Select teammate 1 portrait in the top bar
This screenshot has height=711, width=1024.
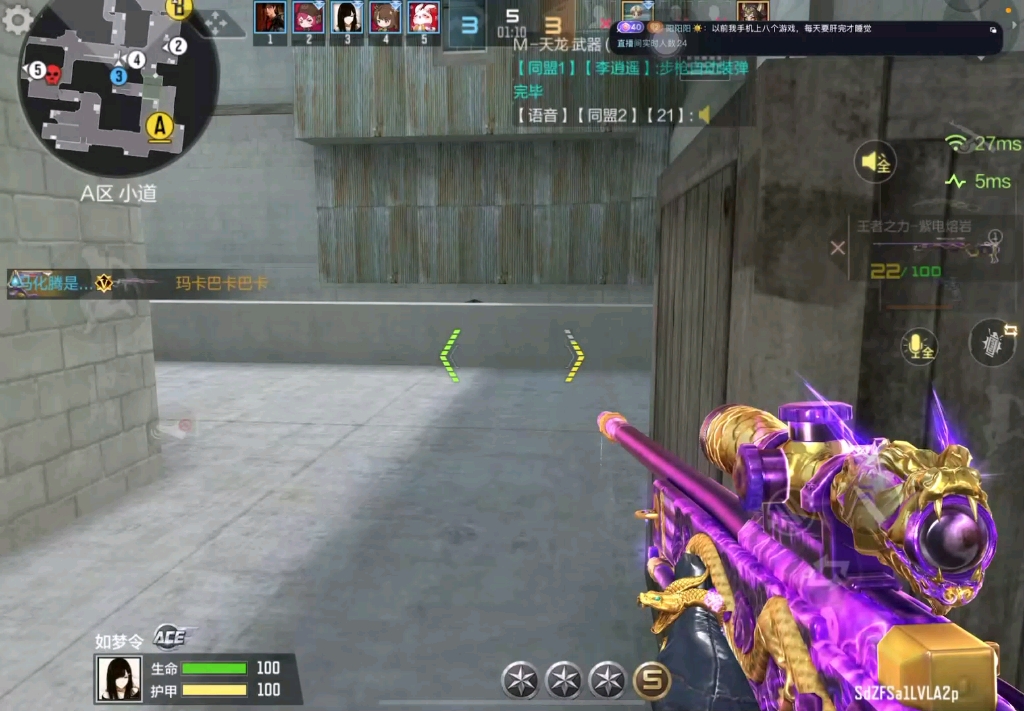tap(269, 18)
